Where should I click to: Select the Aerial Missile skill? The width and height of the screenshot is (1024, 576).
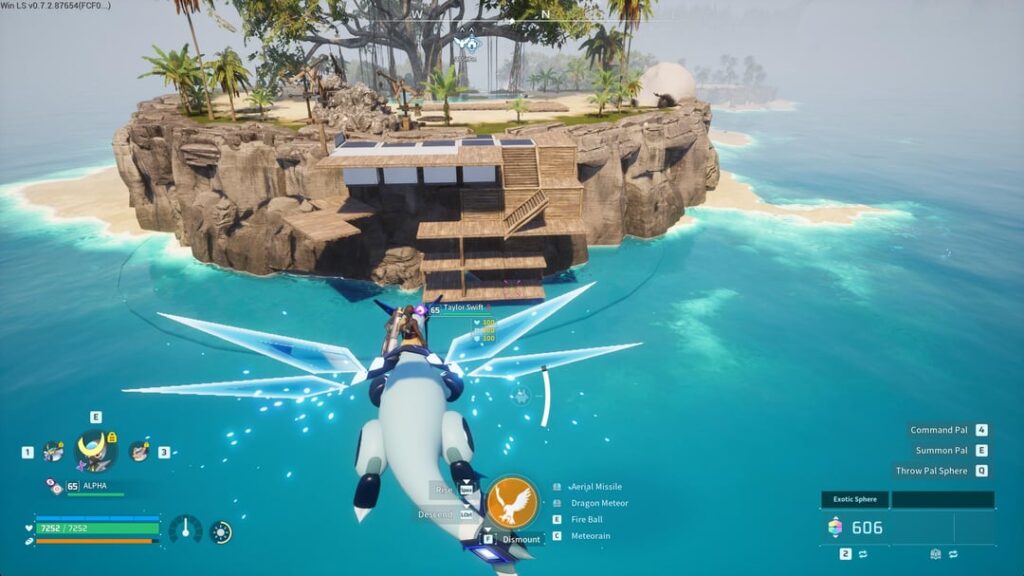[596, 487]
